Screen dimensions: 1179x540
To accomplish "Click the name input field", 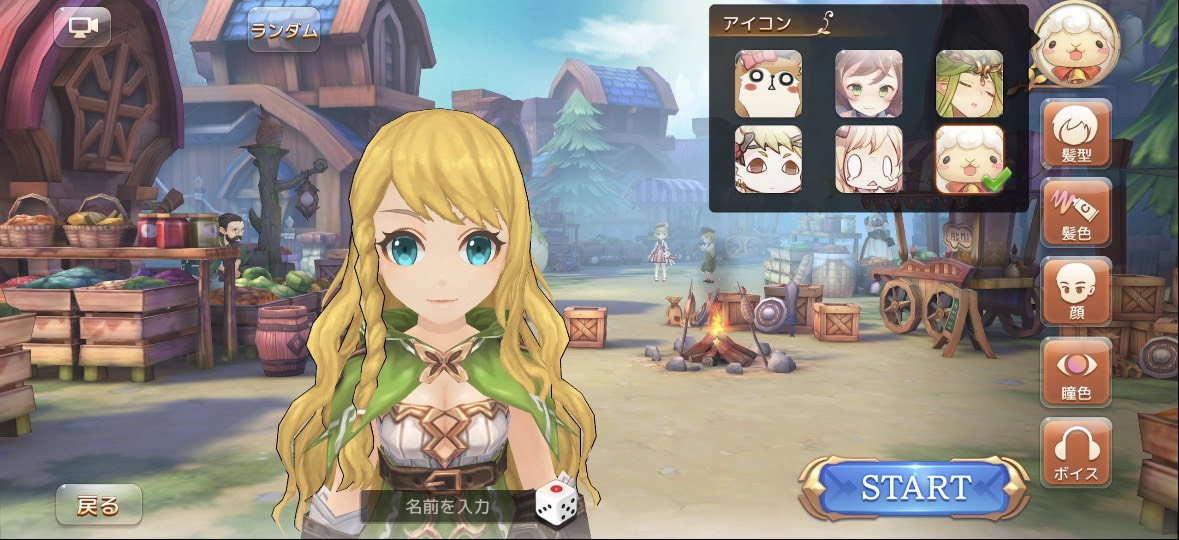I will click(447, 506).
